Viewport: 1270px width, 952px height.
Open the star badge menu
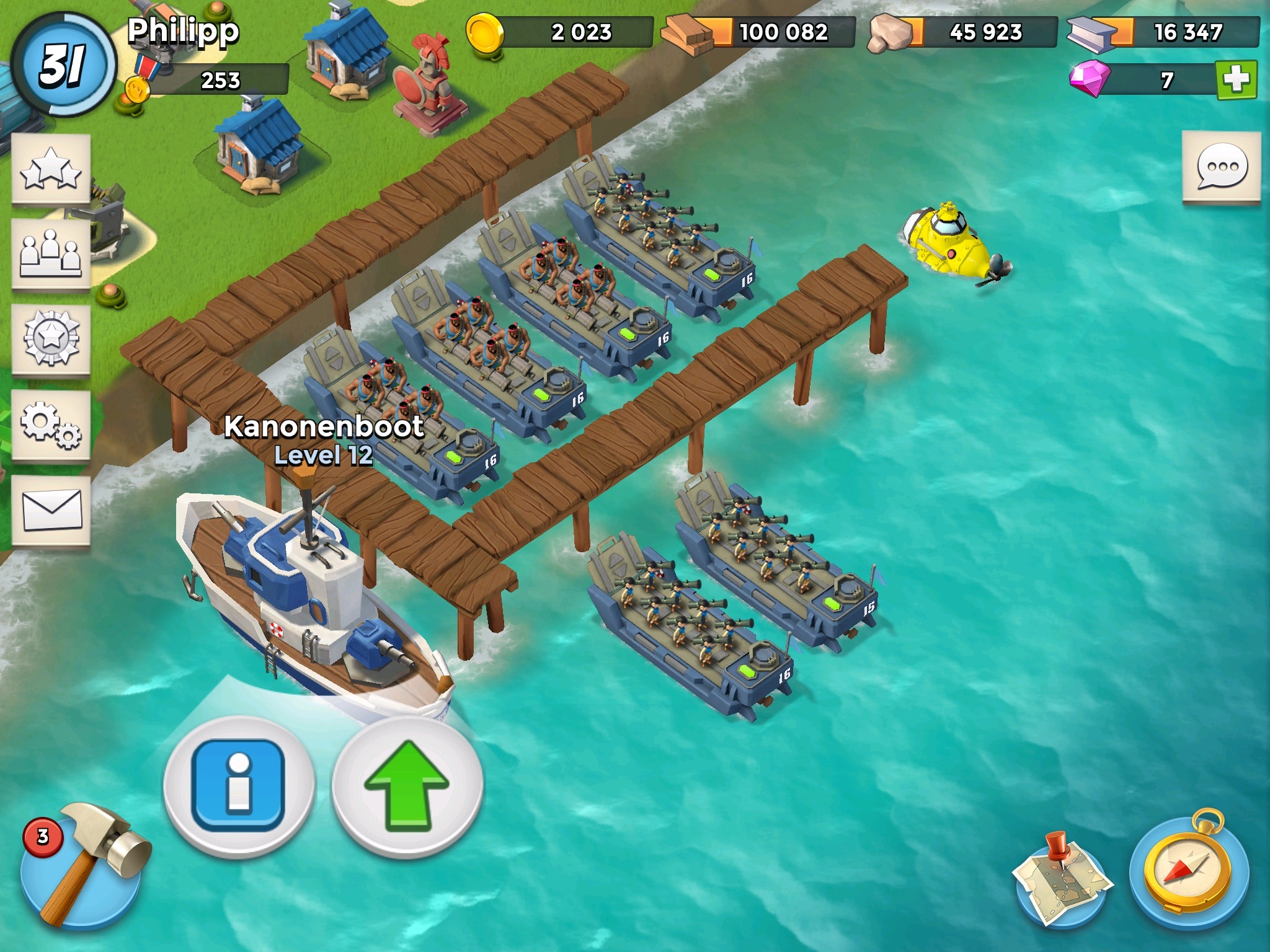[x=51, y=339]
